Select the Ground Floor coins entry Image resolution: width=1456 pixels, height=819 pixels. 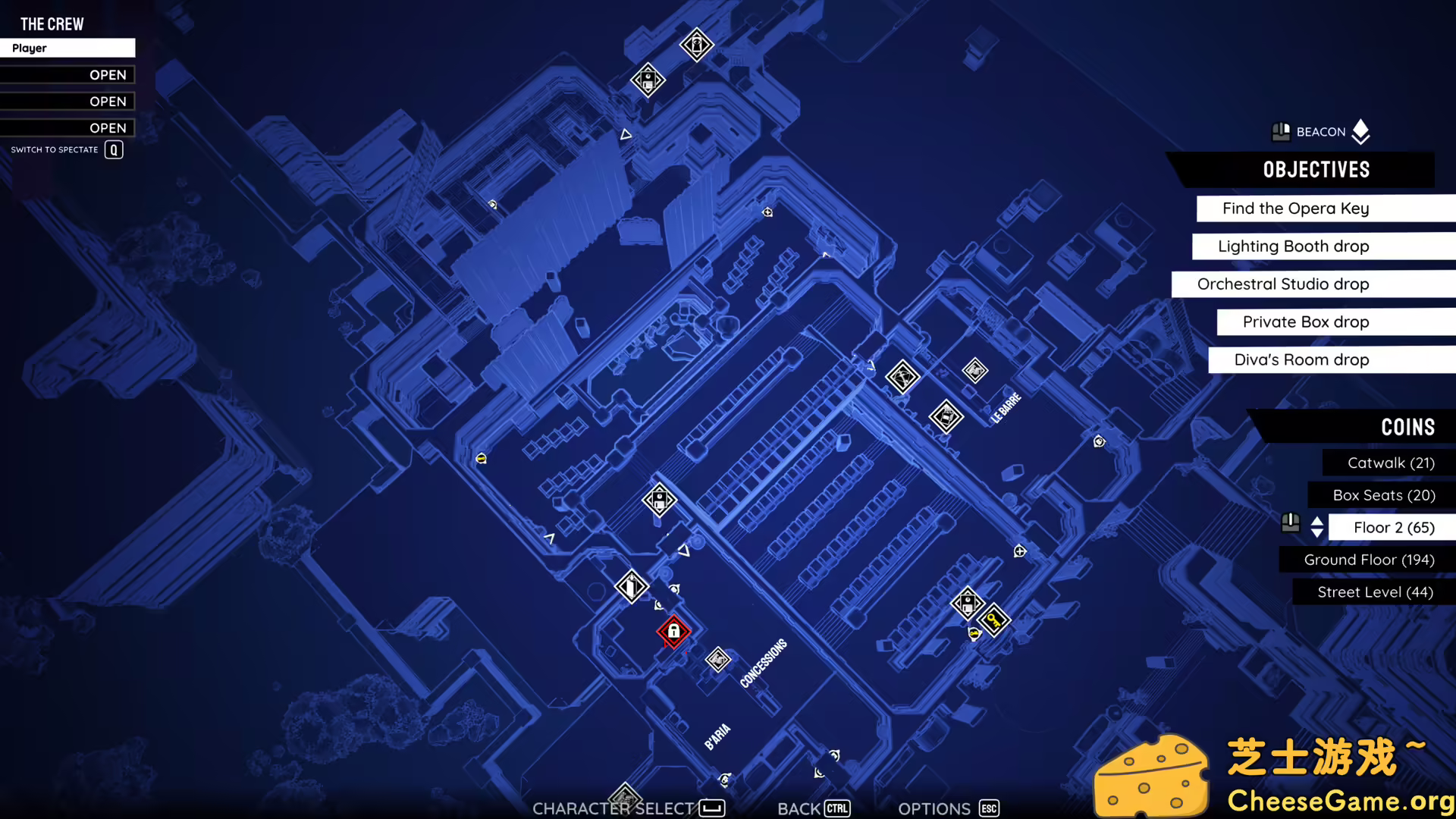pyautogui.click(x=1369, y=560)
